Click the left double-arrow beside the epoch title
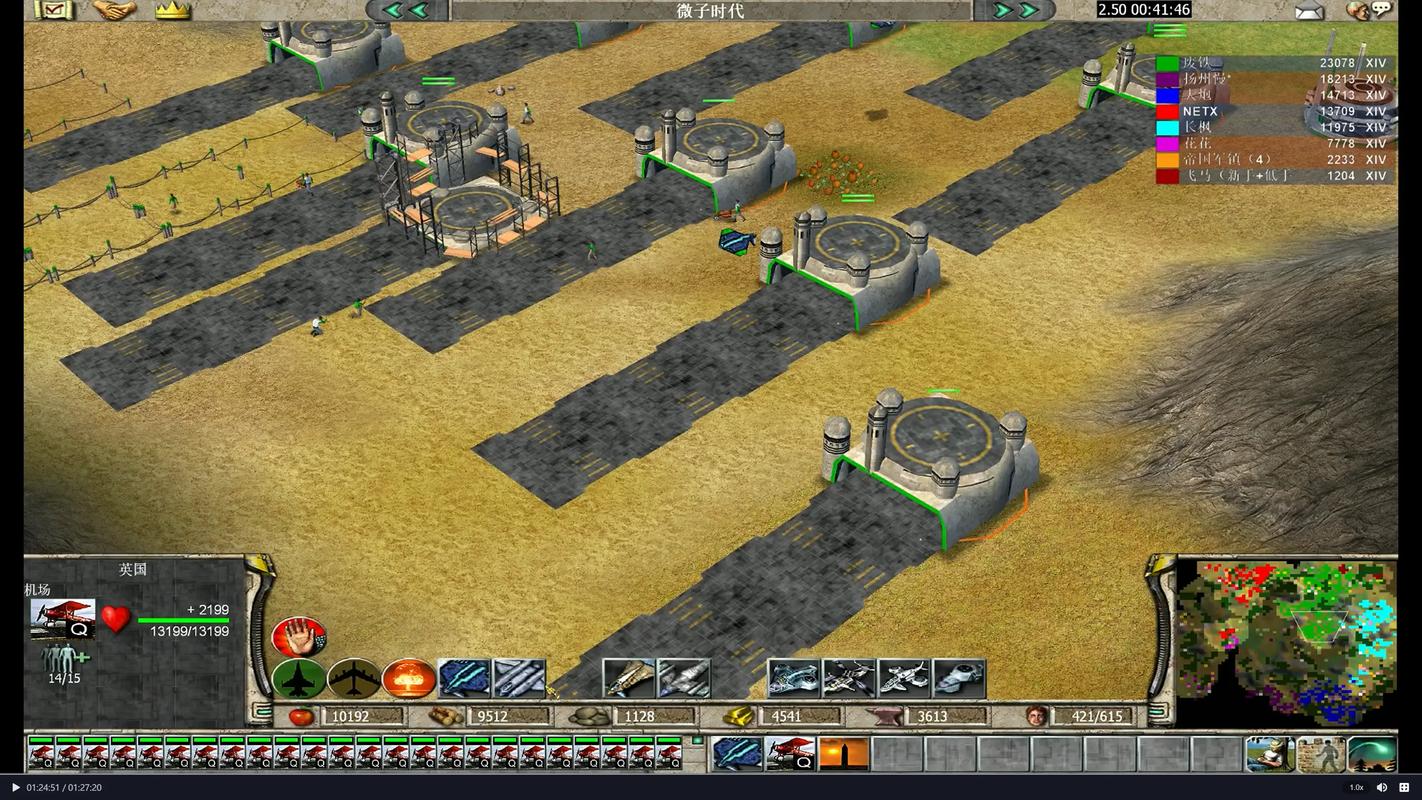Image resolution: width=1422 pixels, height=800 pixels. tap(406, 11)
